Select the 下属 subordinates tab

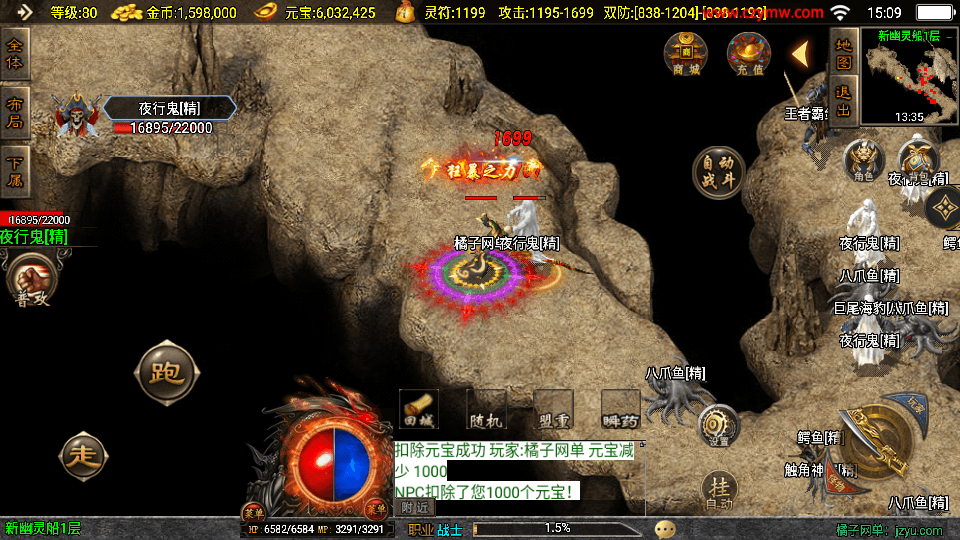pos(16,170)
